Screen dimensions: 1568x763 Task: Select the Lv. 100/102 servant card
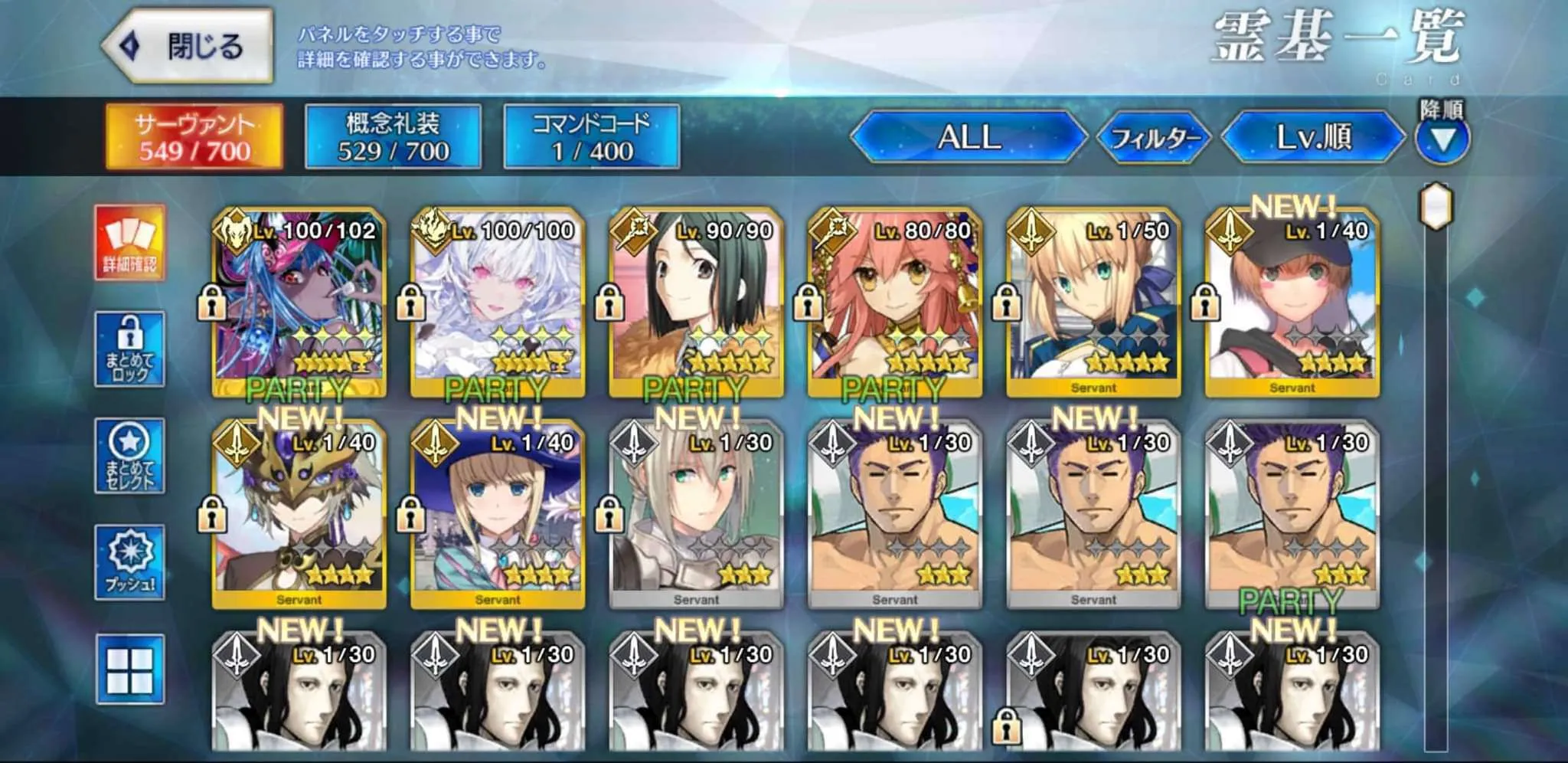[x=299, y=302]
